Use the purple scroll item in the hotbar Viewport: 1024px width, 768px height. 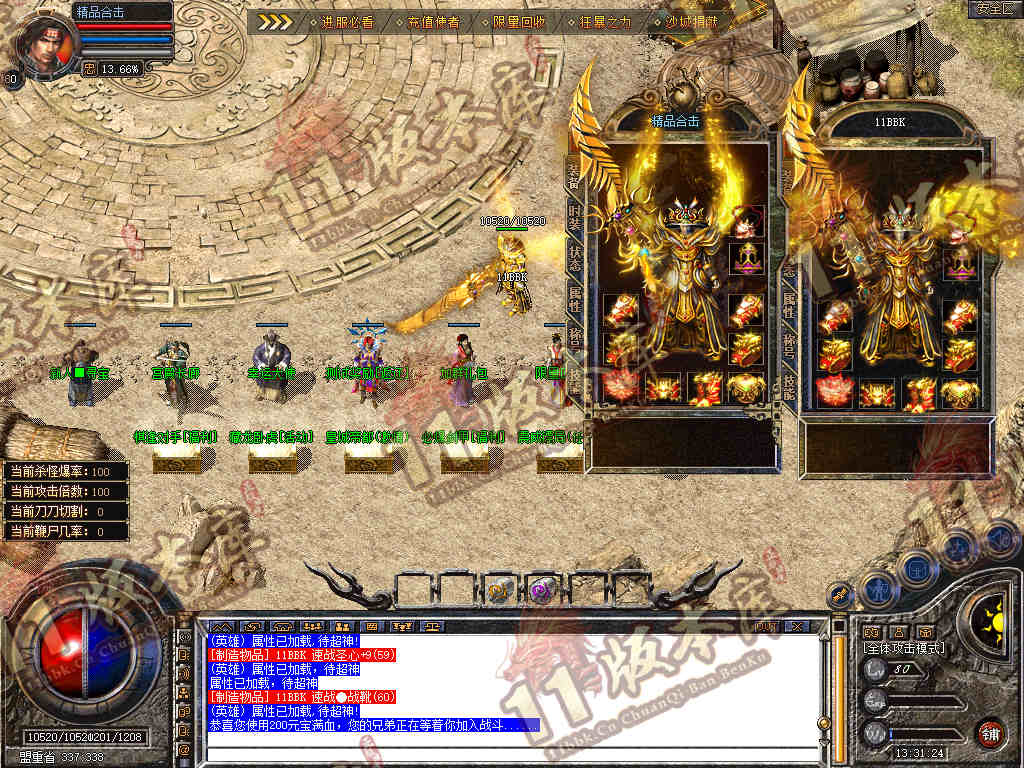[x=543, y=590]
